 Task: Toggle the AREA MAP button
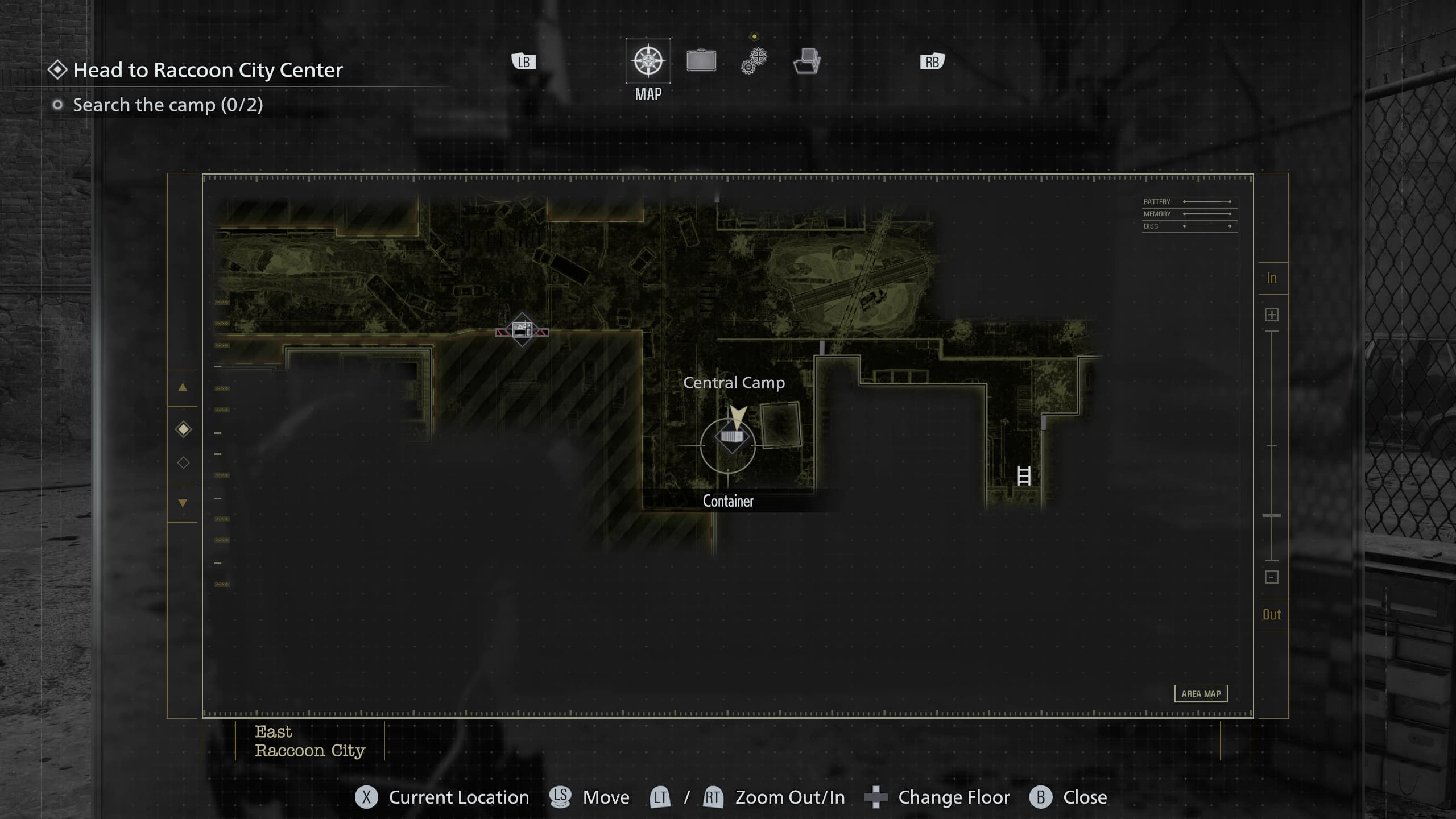tap(1201, 693)
